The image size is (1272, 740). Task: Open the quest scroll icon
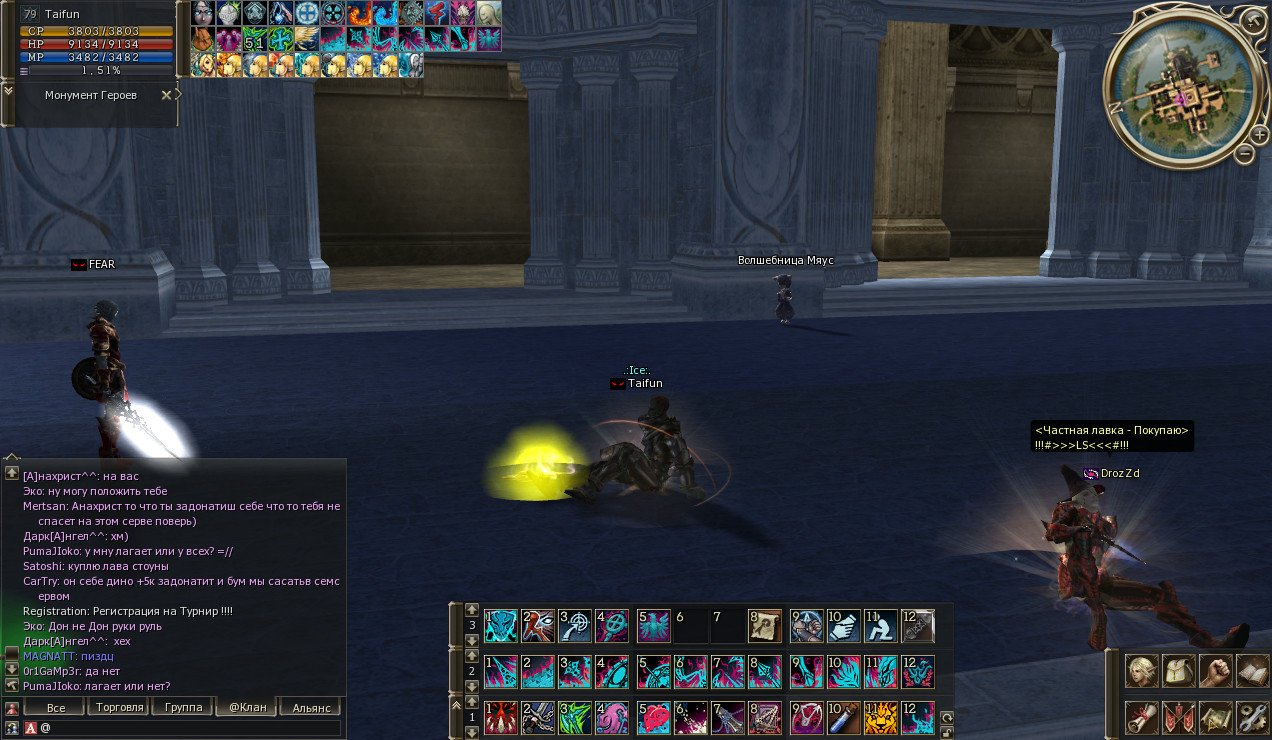1142,717
